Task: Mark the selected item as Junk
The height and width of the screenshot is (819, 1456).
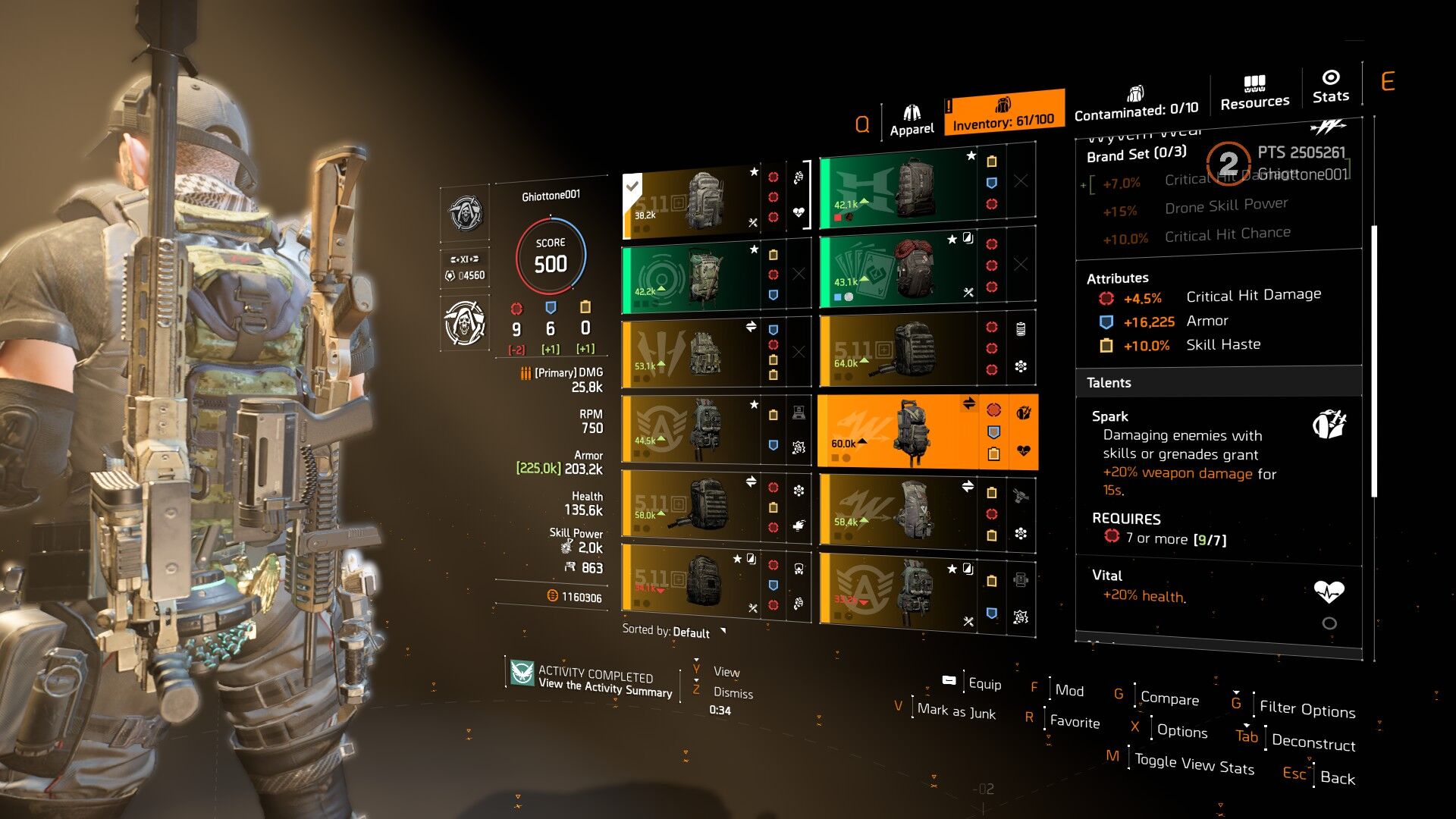Action: [x=955, y=711]
